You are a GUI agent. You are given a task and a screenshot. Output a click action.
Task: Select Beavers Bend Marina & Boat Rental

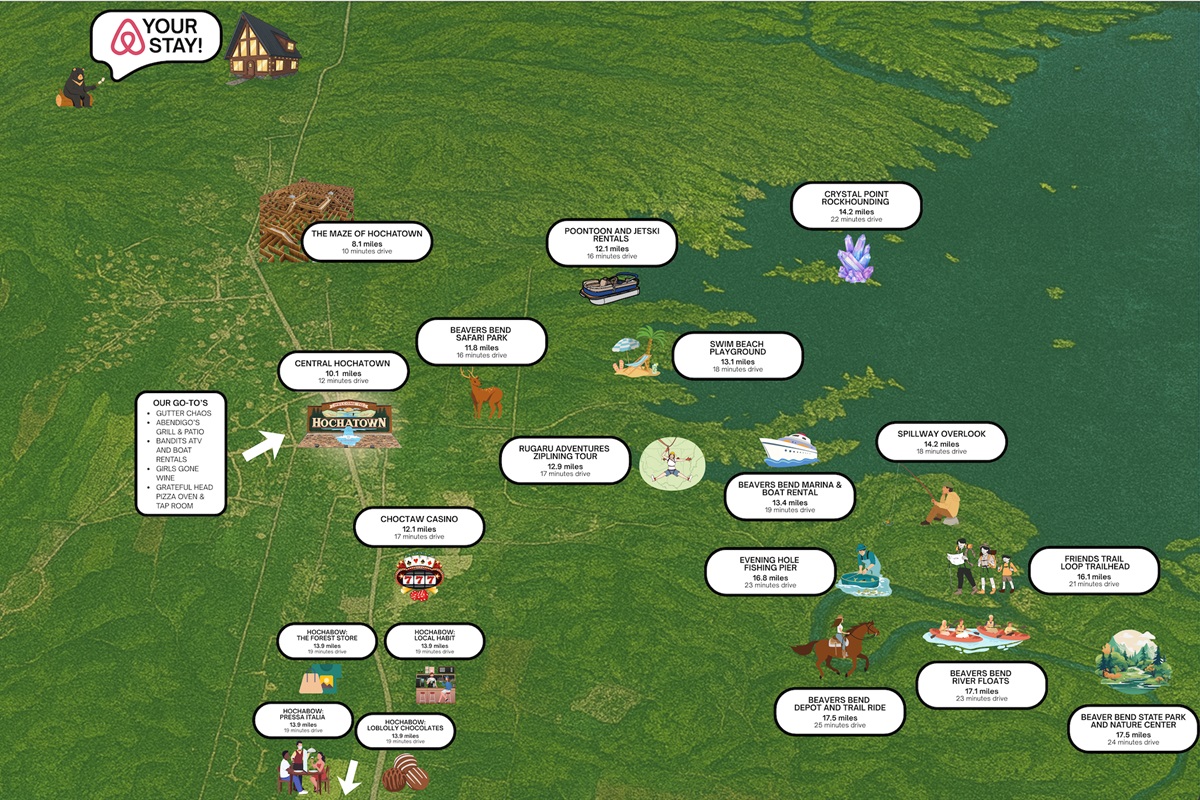(x=790, y=496)
